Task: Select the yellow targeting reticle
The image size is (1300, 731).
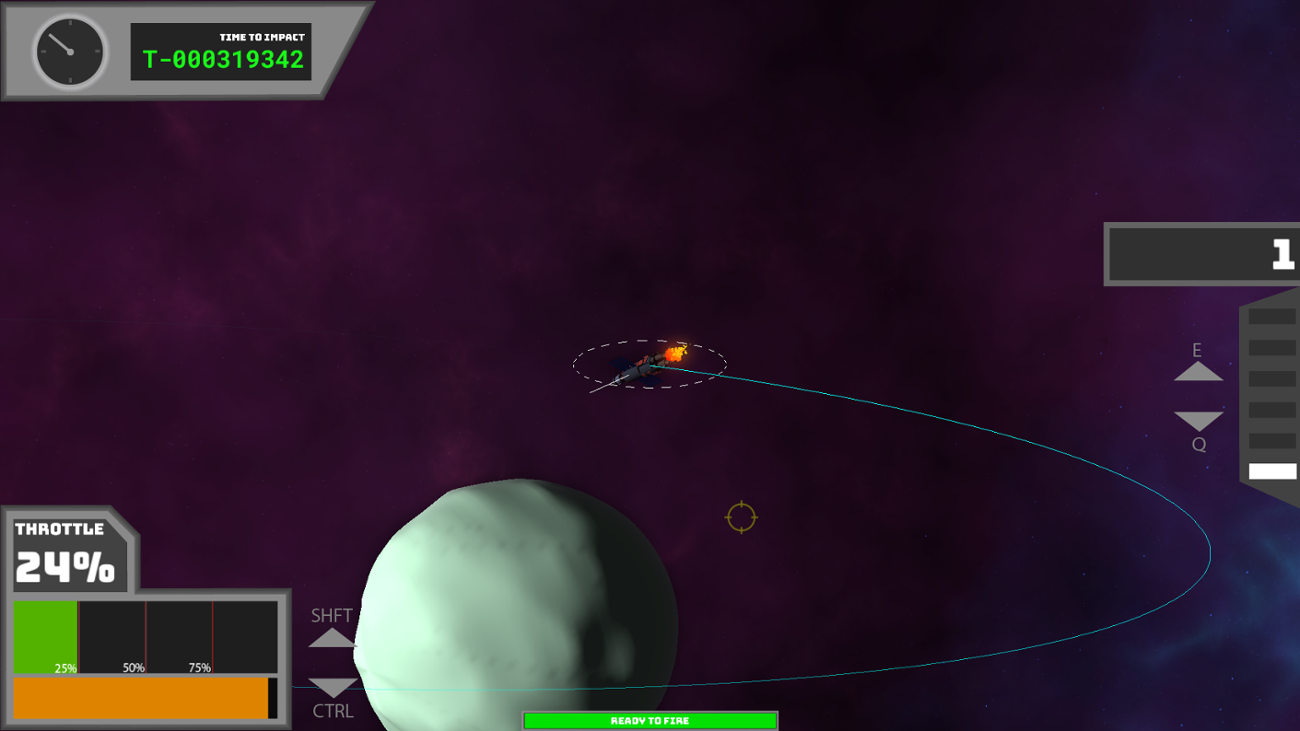Action: [x=741, y=517]
